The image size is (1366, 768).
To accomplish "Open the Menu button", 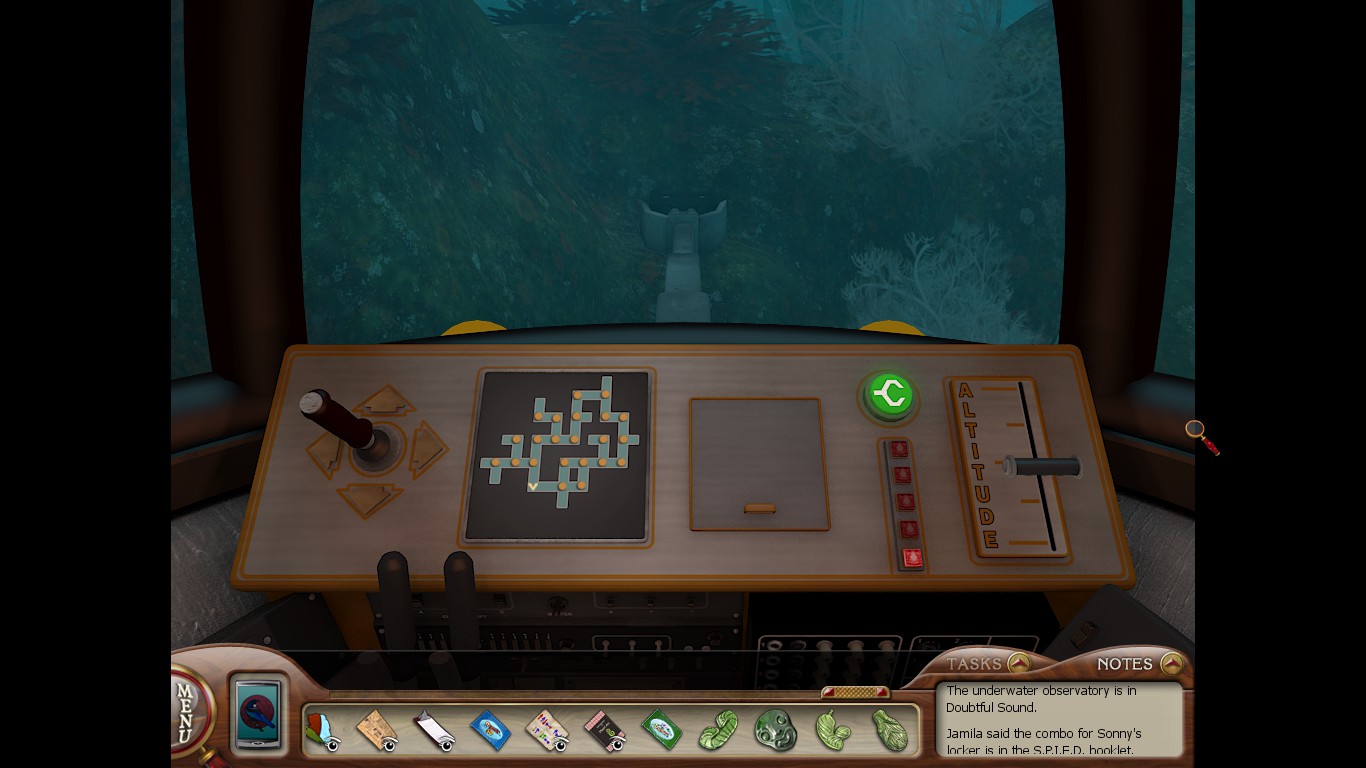I will coord(187,712).
